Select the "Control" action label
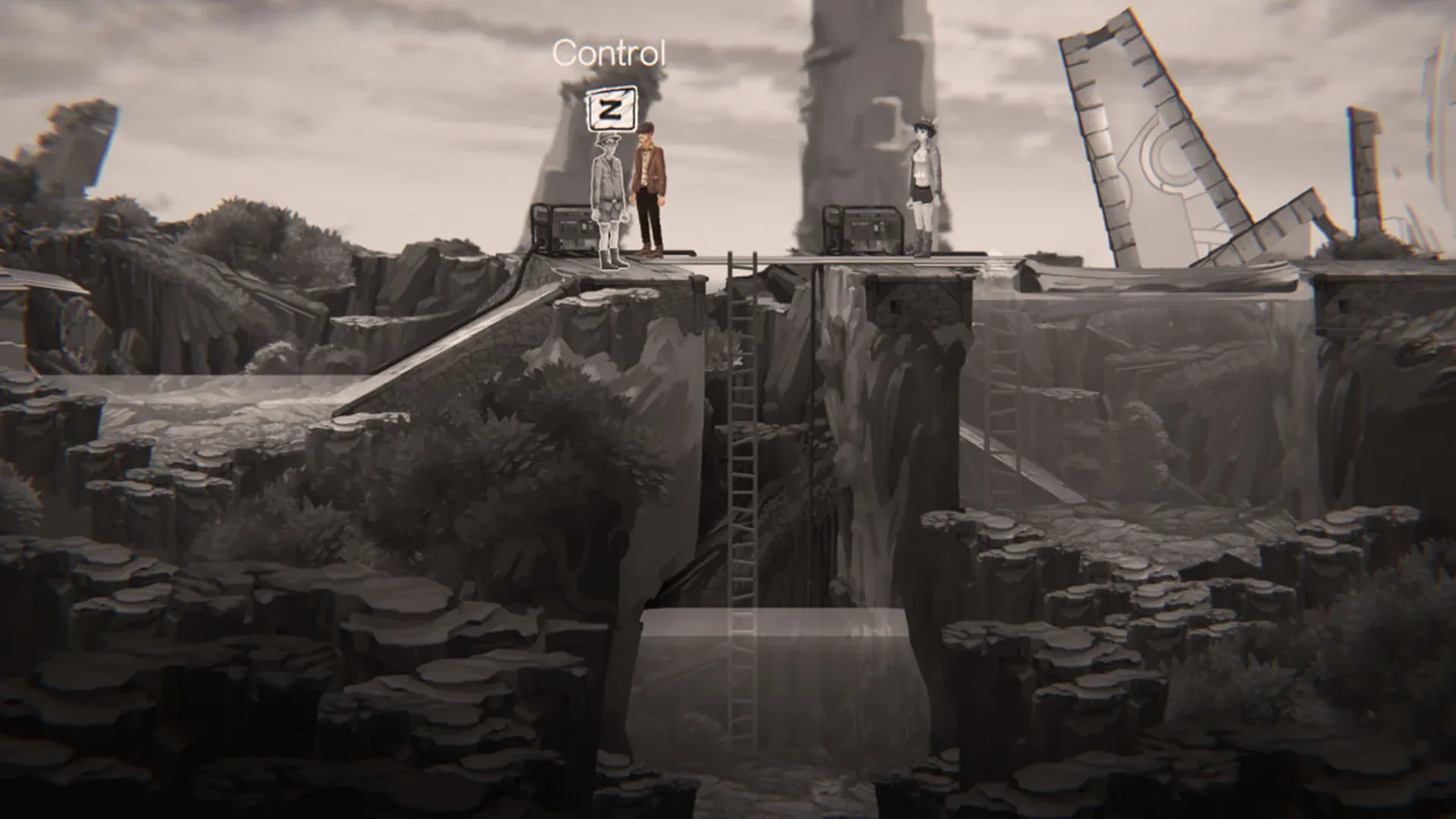This screenshot has width=1456, height=819. point(610,53)
